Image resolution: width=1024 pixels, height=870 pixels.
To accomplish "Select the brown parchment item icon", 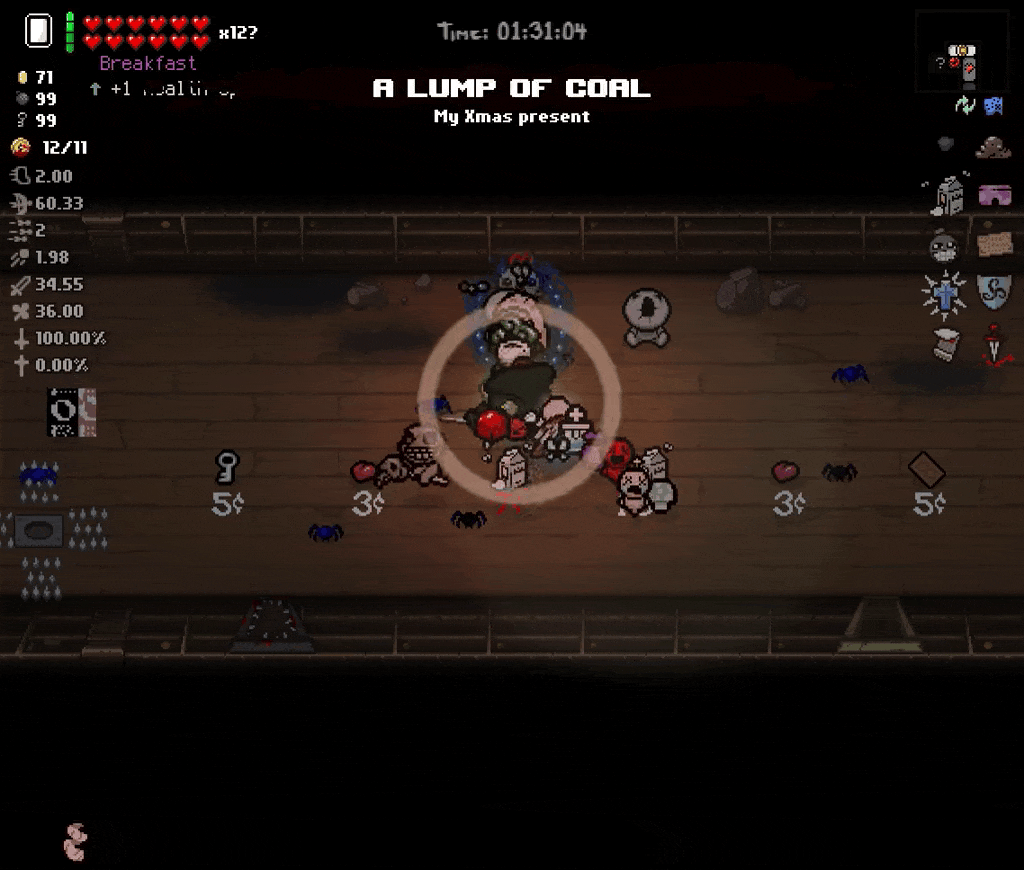I will (x=994, y=244).
